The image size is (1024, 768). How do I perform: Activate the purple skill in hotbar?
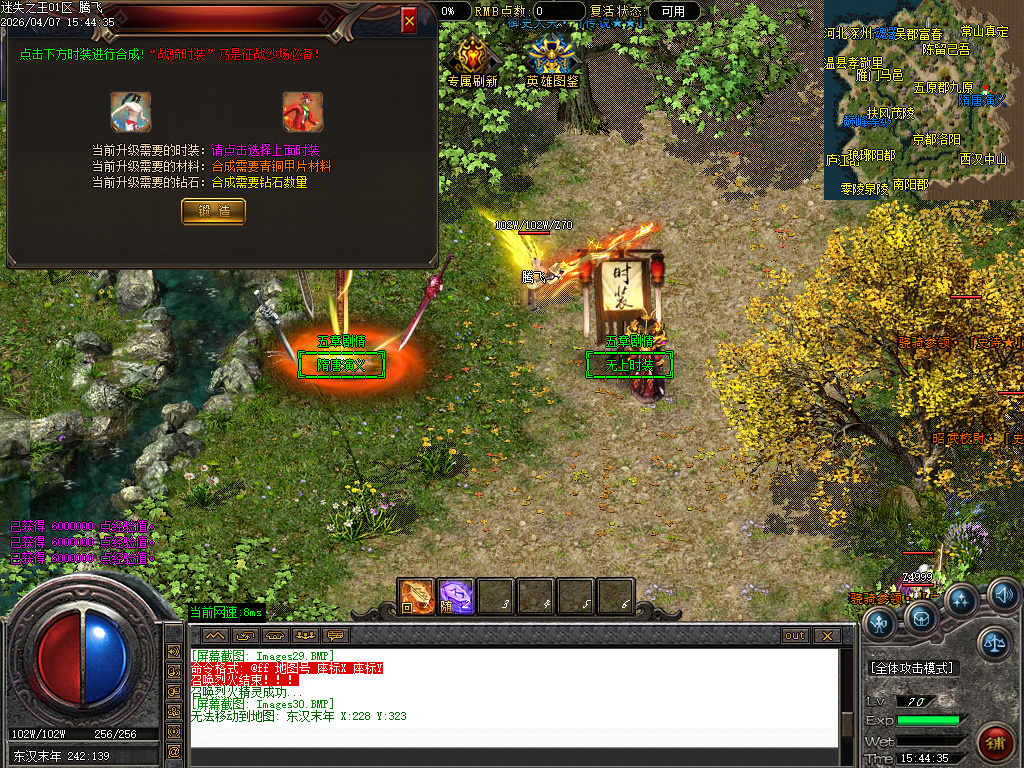pyautogui.click(x=456, y=596)
